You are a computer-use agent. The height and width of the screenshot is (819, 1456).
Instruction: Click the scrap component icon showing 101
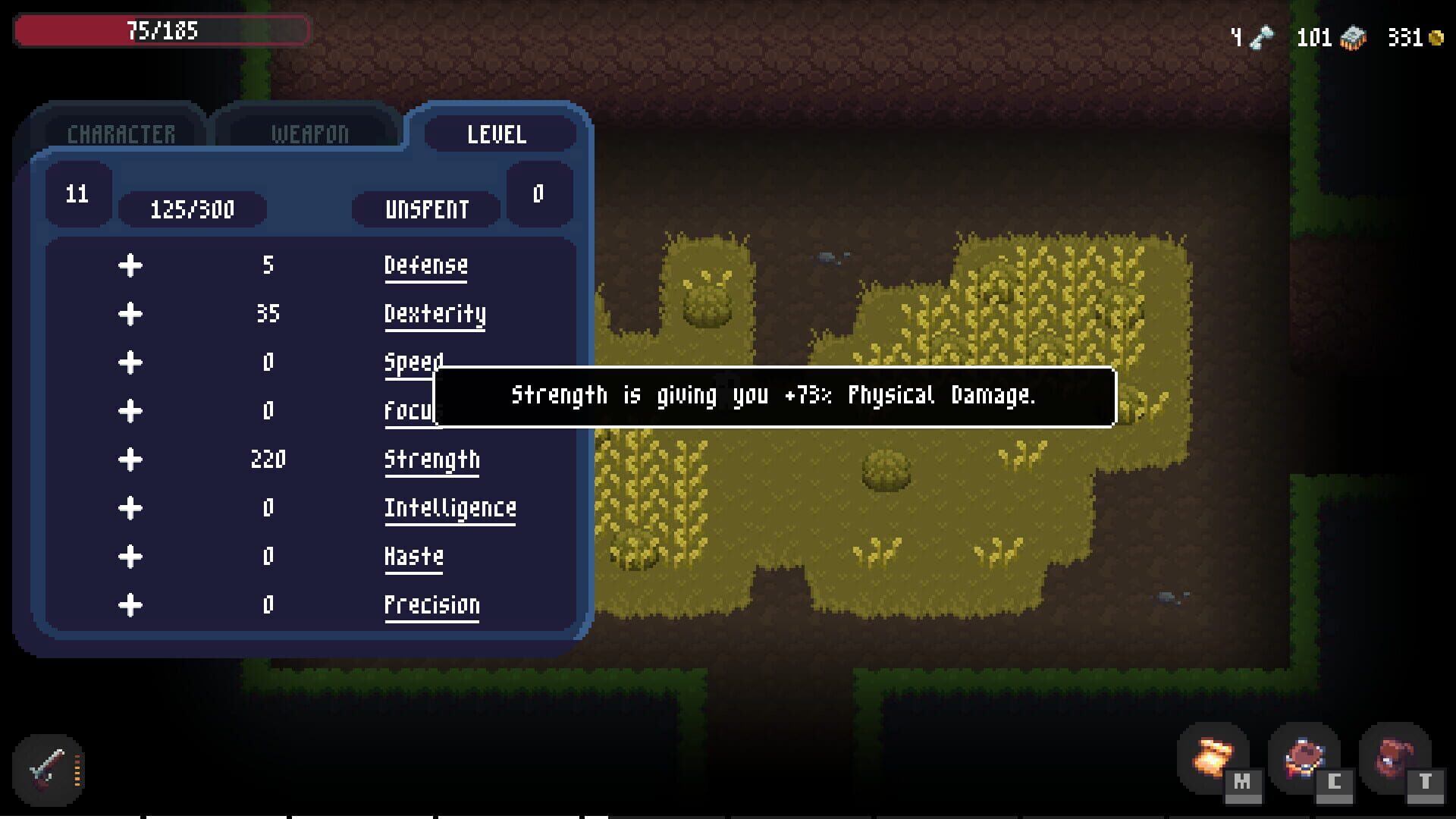click(x=1354, y=35)
